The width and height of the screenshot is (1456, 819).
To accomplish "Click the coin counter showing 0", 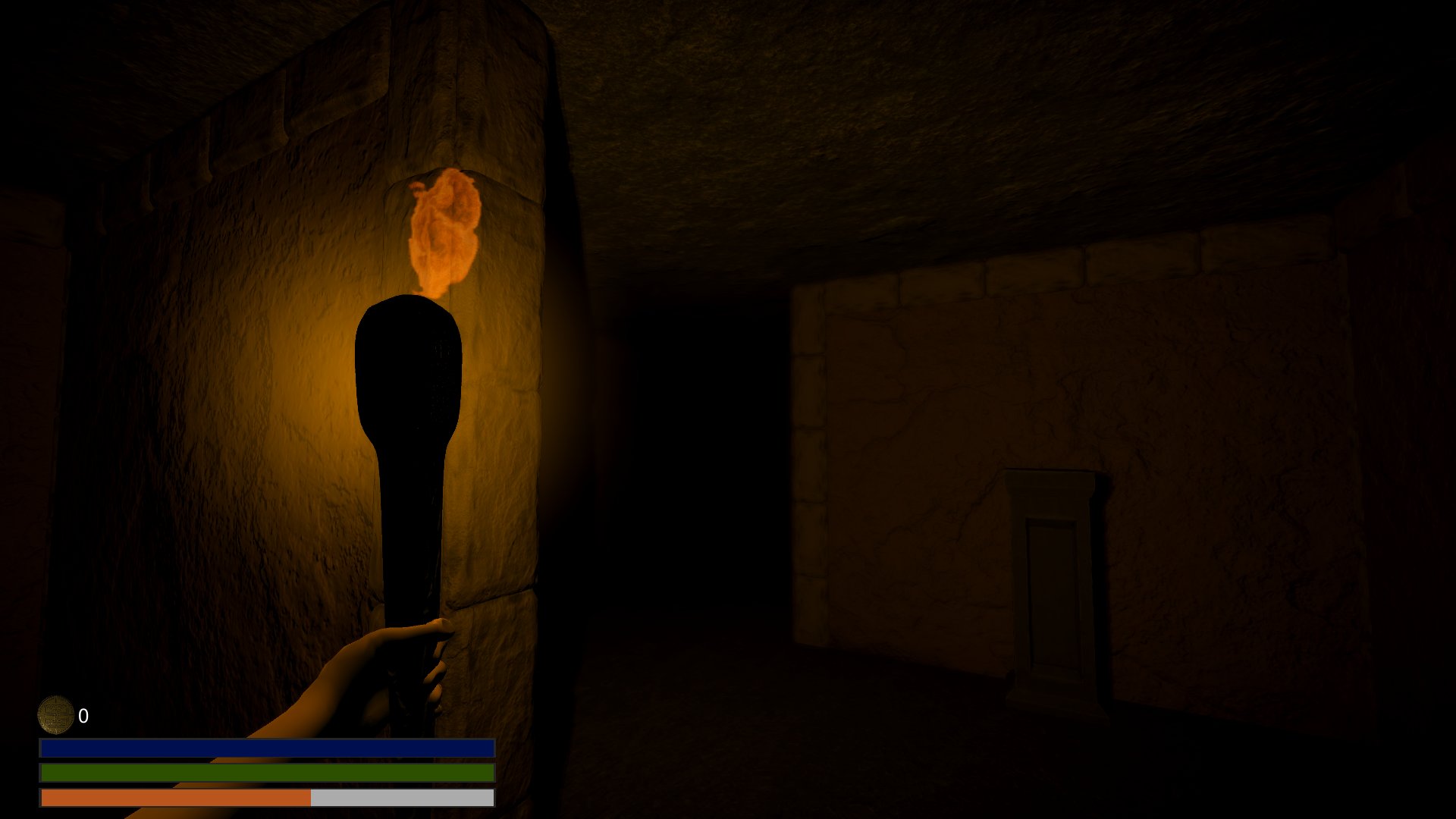I will click(83, 714).
